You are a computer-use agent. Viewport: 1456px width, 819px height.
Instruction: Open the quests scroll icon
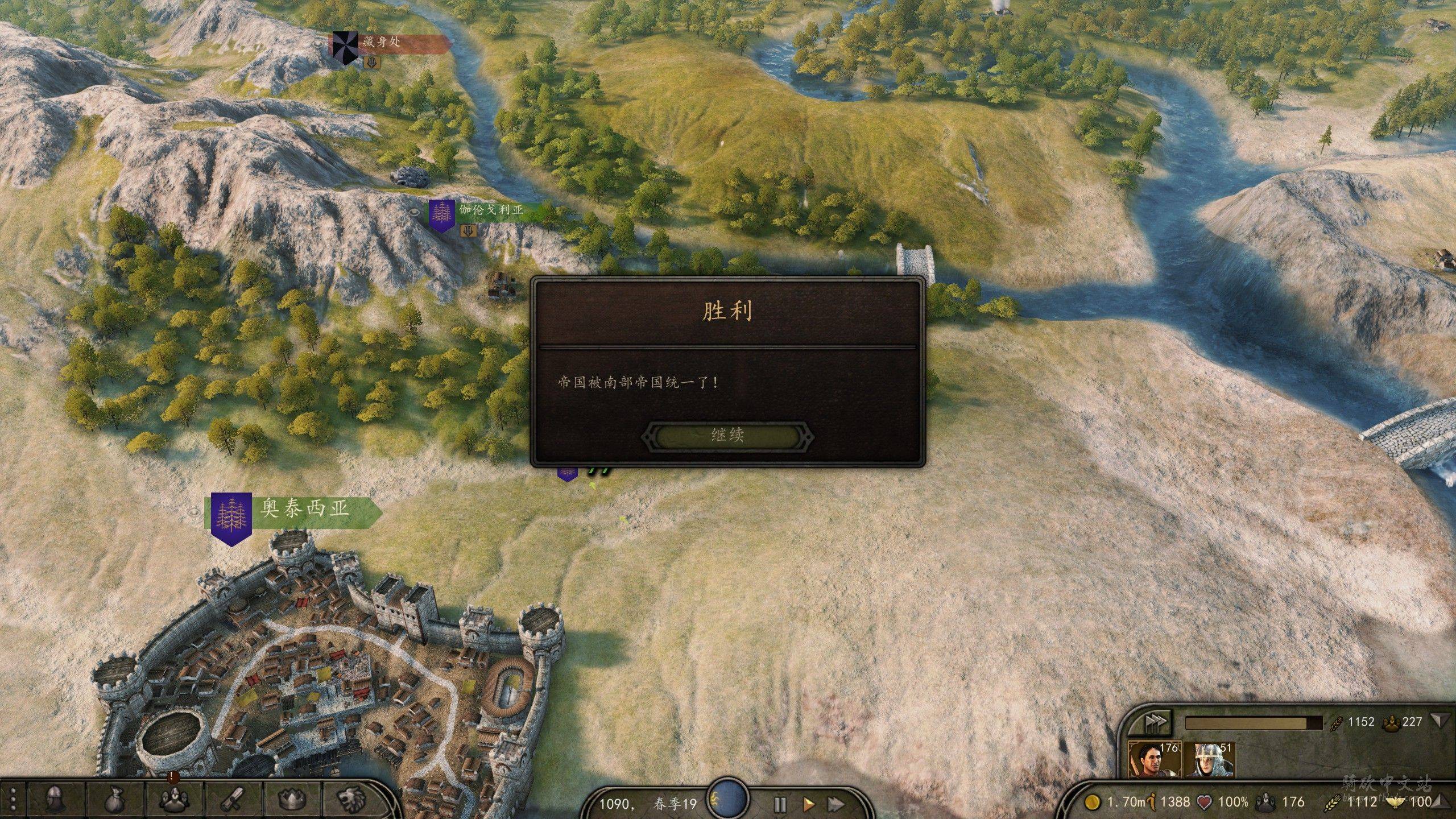(234, 800)
